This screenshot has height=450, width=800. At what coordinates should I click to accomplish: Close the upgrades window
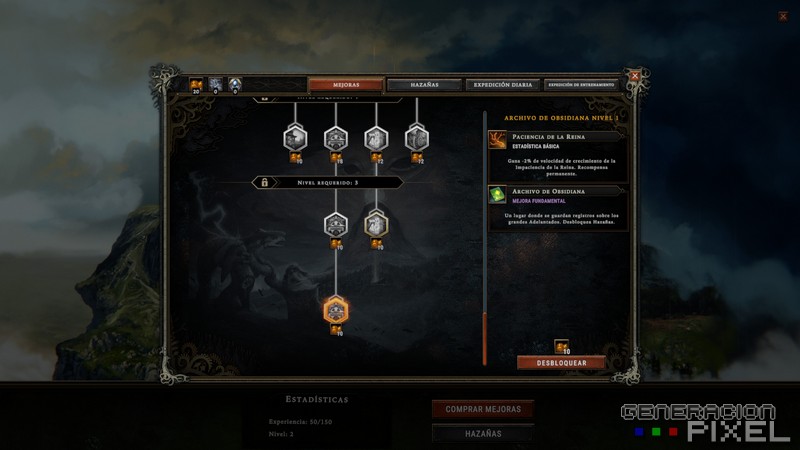pos(635,75)
